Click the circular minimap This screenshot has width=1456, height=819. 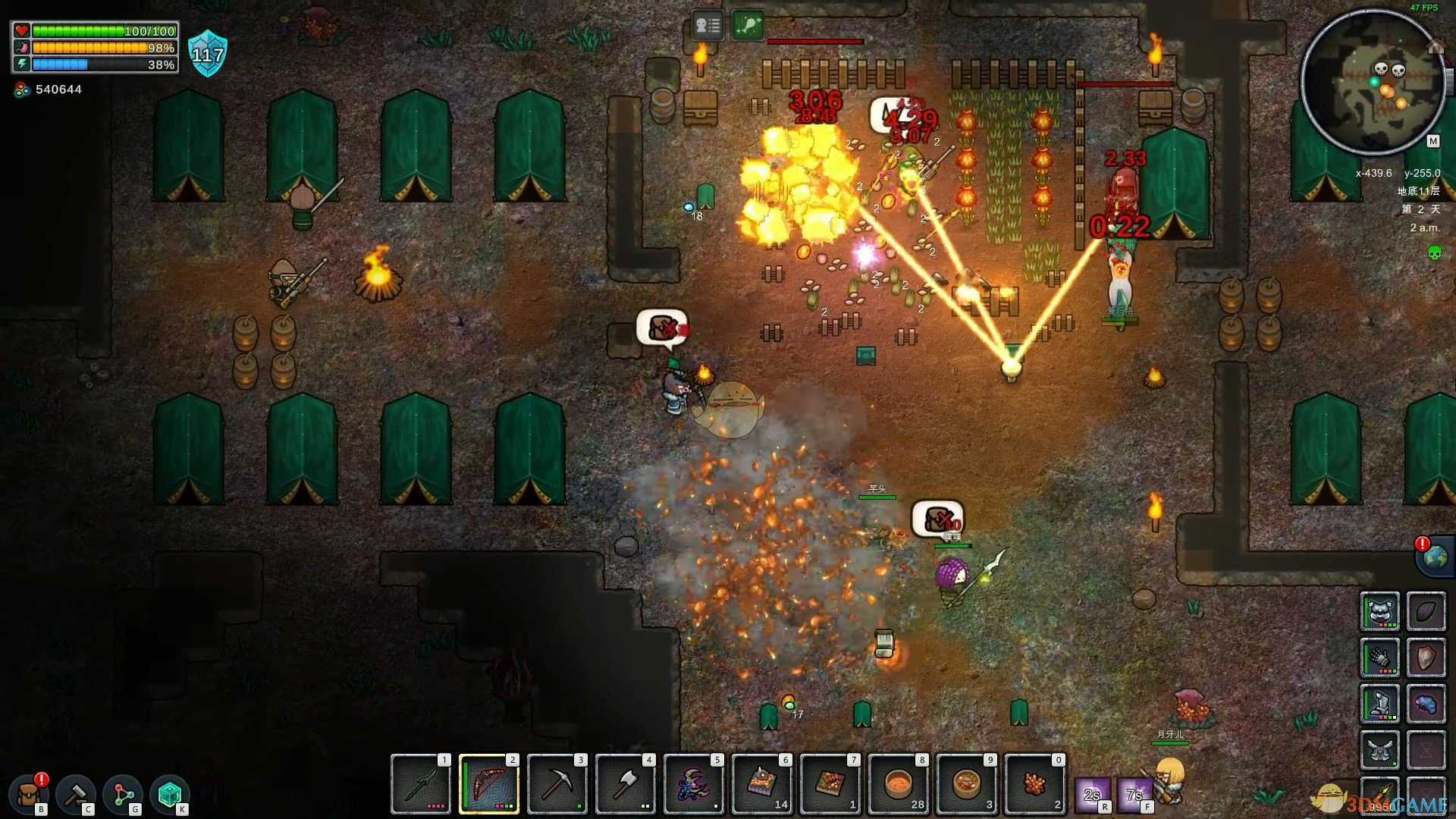coord(1373,82)
